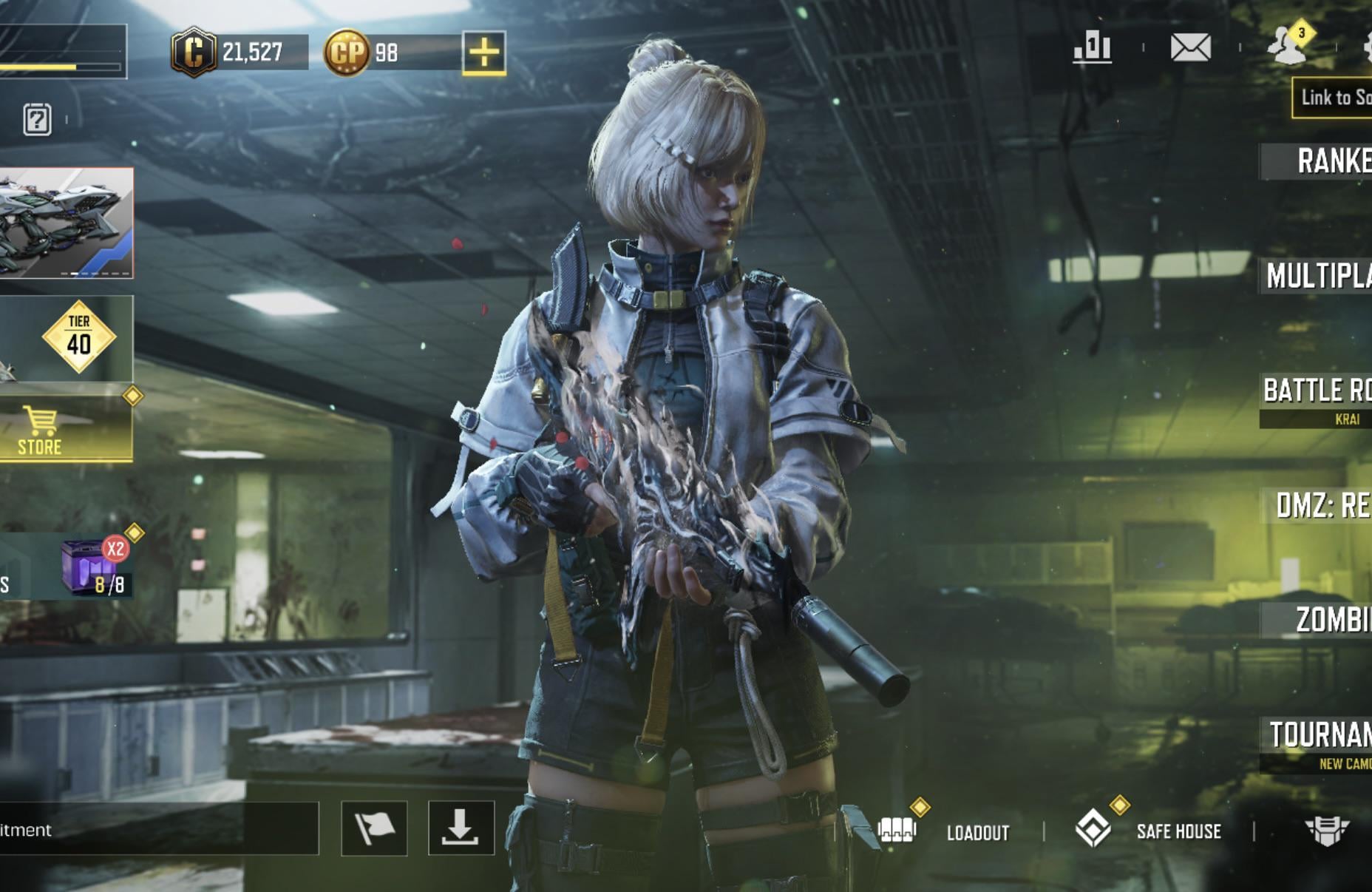The height and width of the screenshot is (892, 1372).
Task: Open the help question-mark icon
Action: (x=37, y=119)
